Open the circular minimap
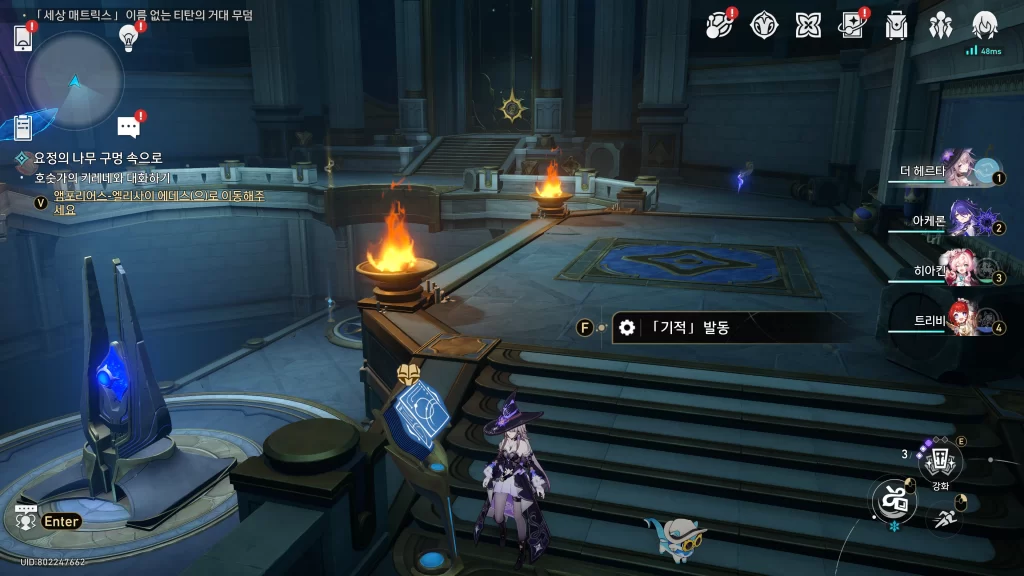 point(75,81)
